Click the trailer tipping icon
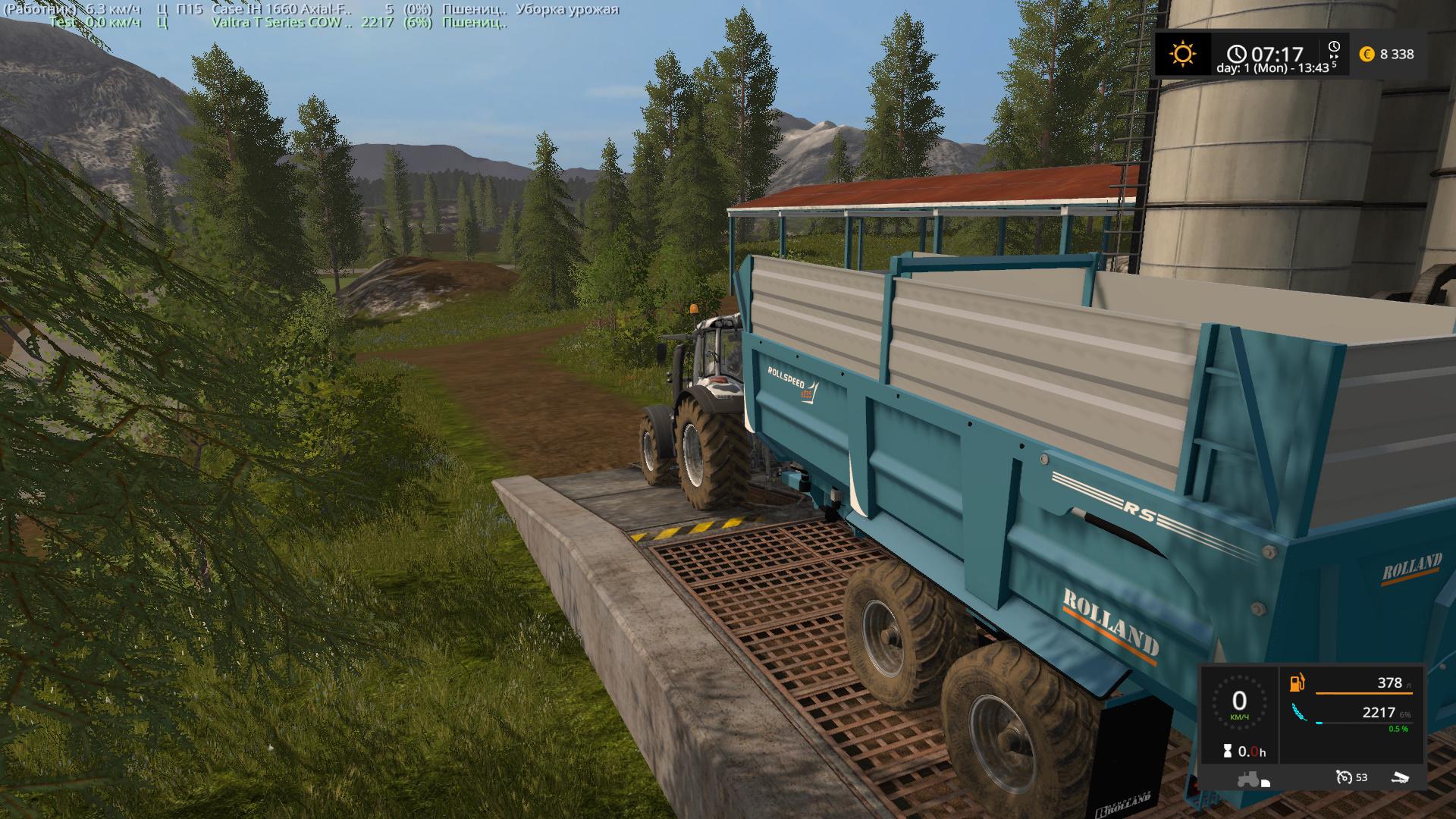Screen dimensions: 1456x819 [x=1400, y=777]
